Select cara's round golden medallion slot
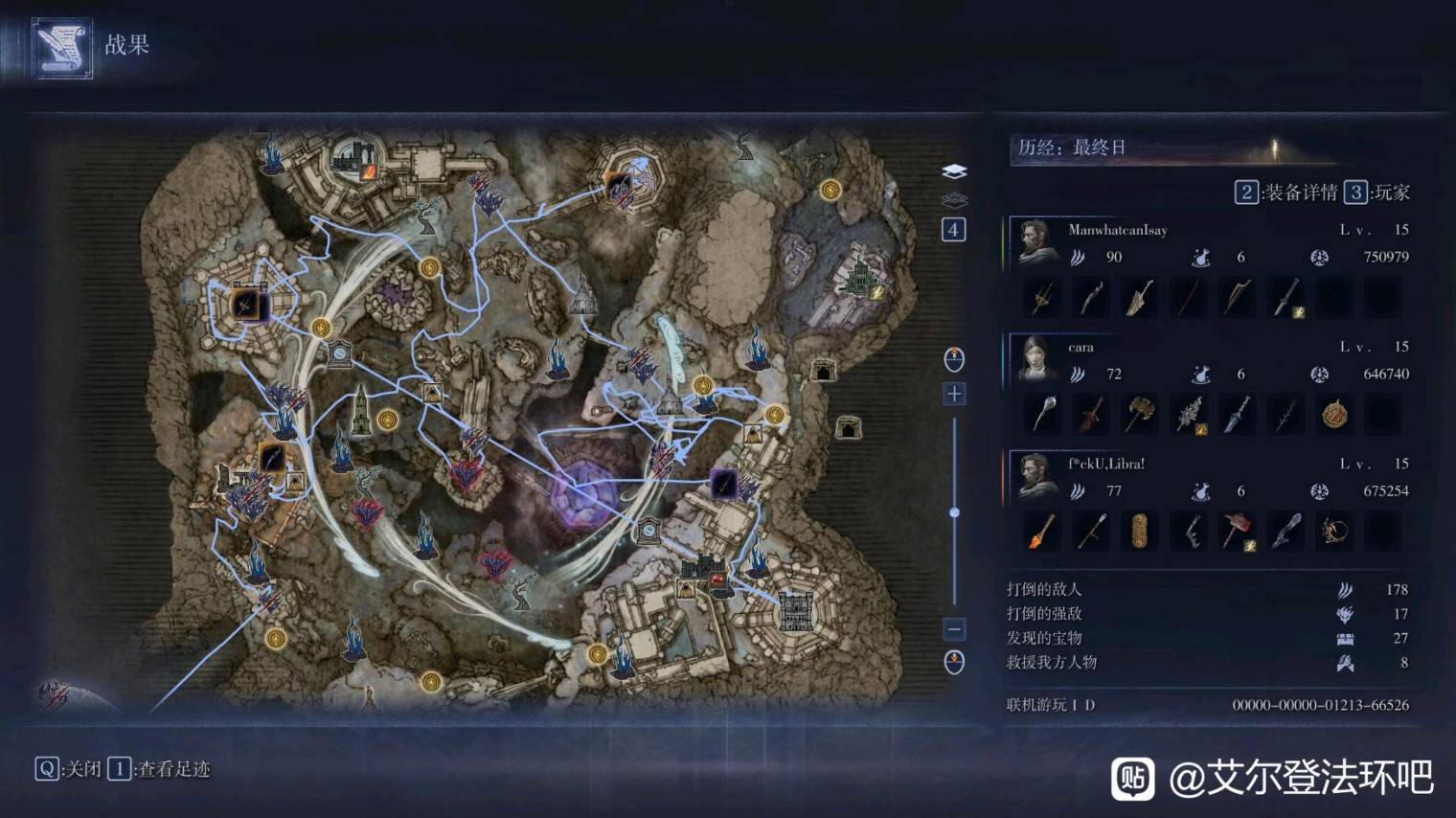 point(1334,415)
